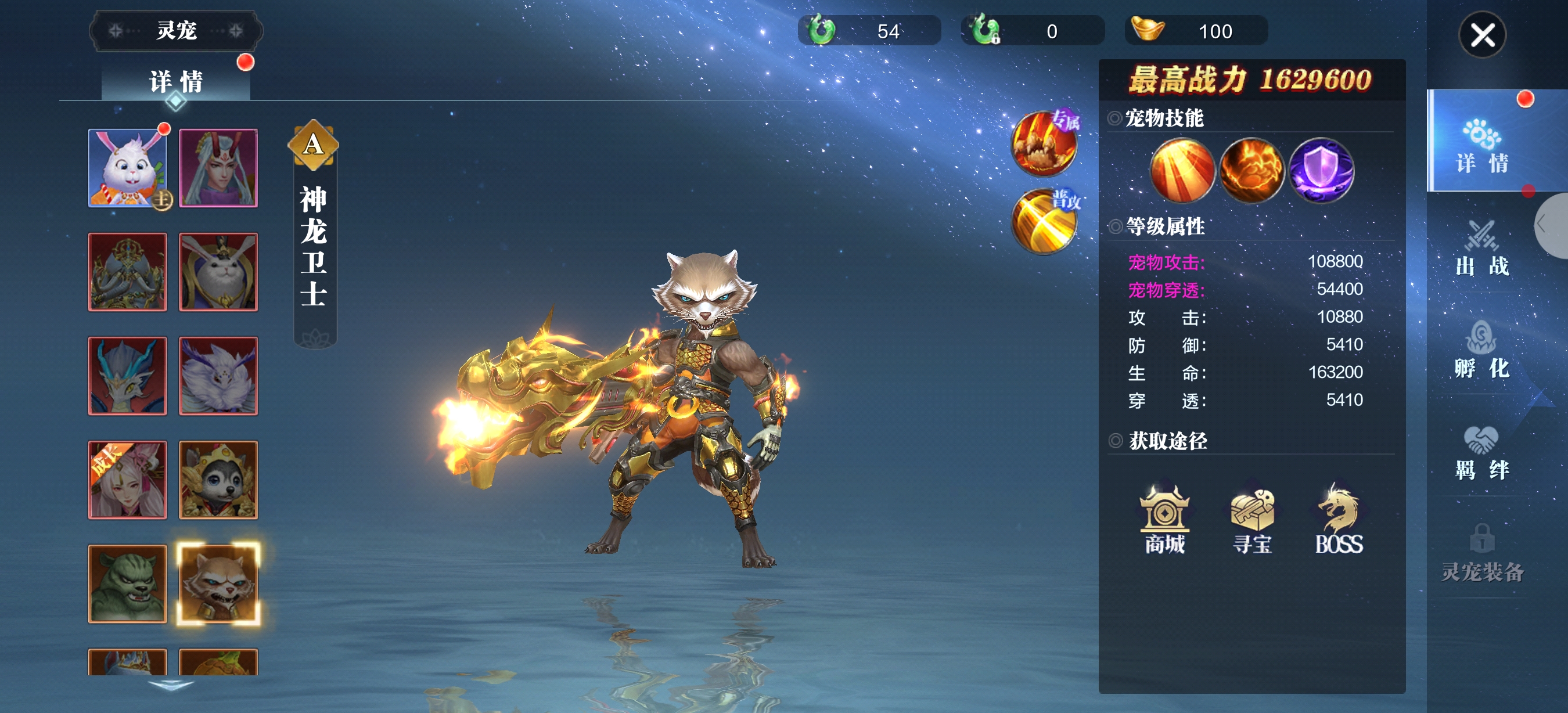This screenshot has height=713, width=1568.
Task: Select the locked 灵宠装备 tab
Action: coord(1481,554)
